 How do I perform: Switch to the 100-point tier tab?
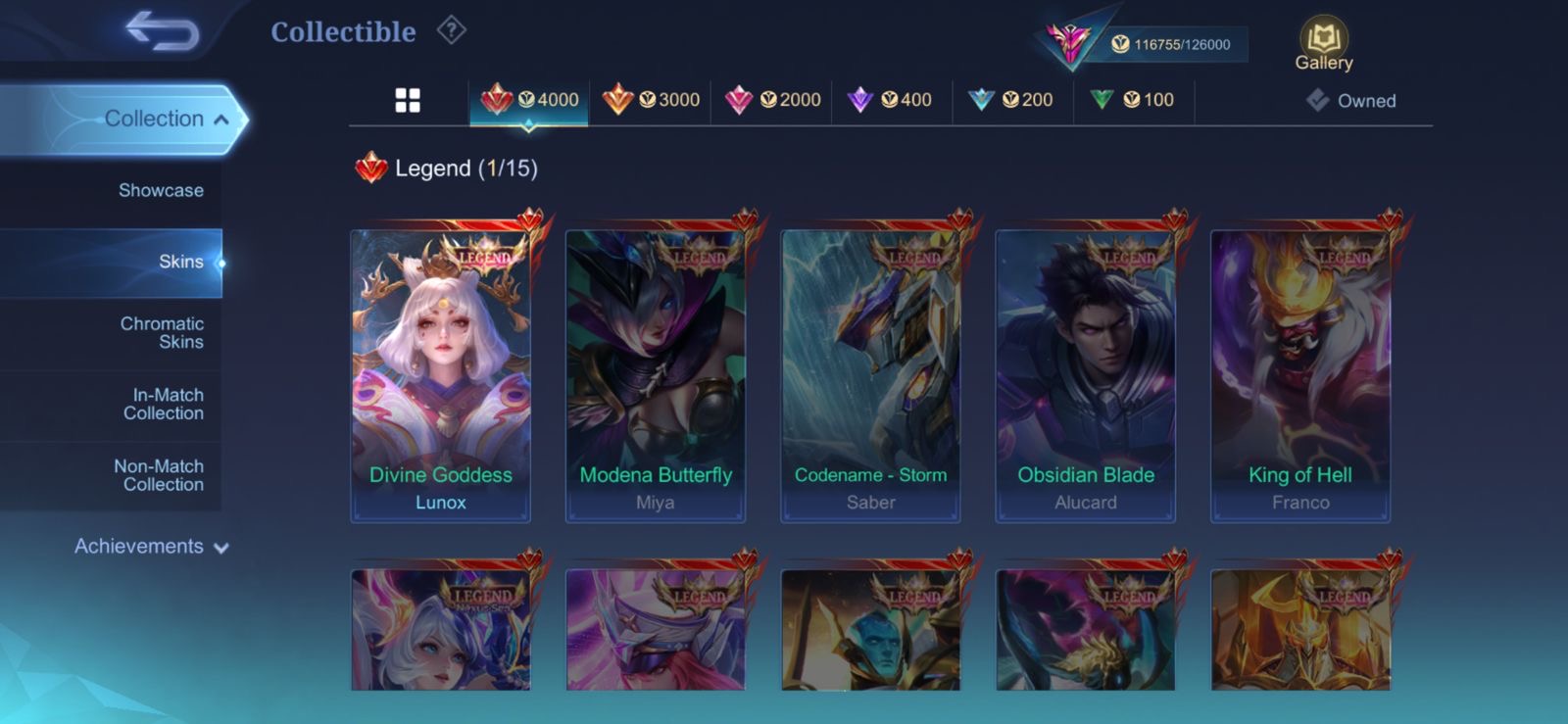point(1132,100)
